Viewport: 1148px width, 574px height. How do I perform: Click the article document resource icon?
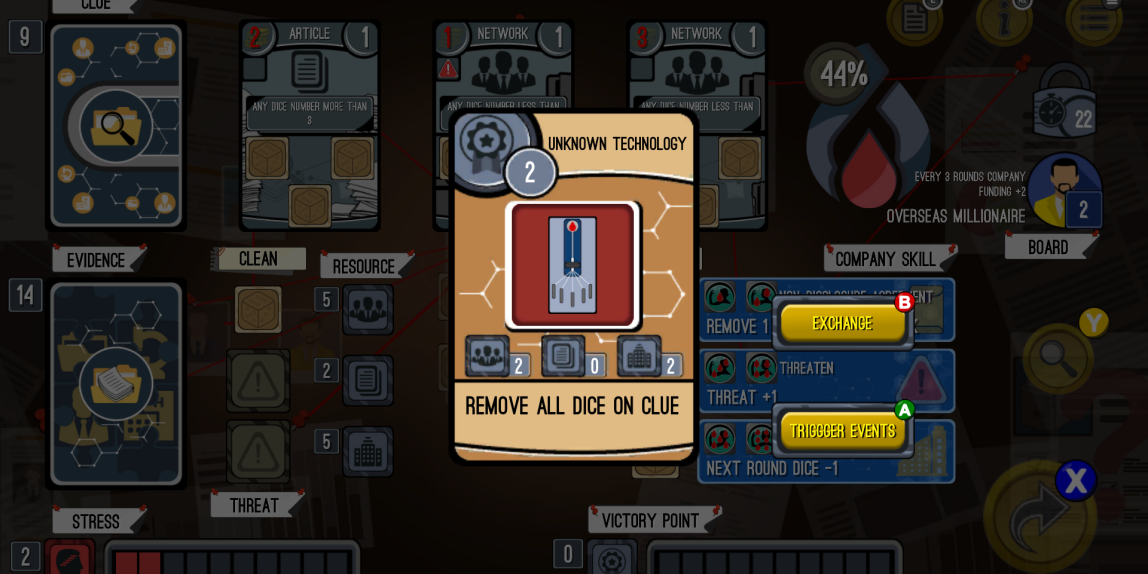(x=367, y=380)
